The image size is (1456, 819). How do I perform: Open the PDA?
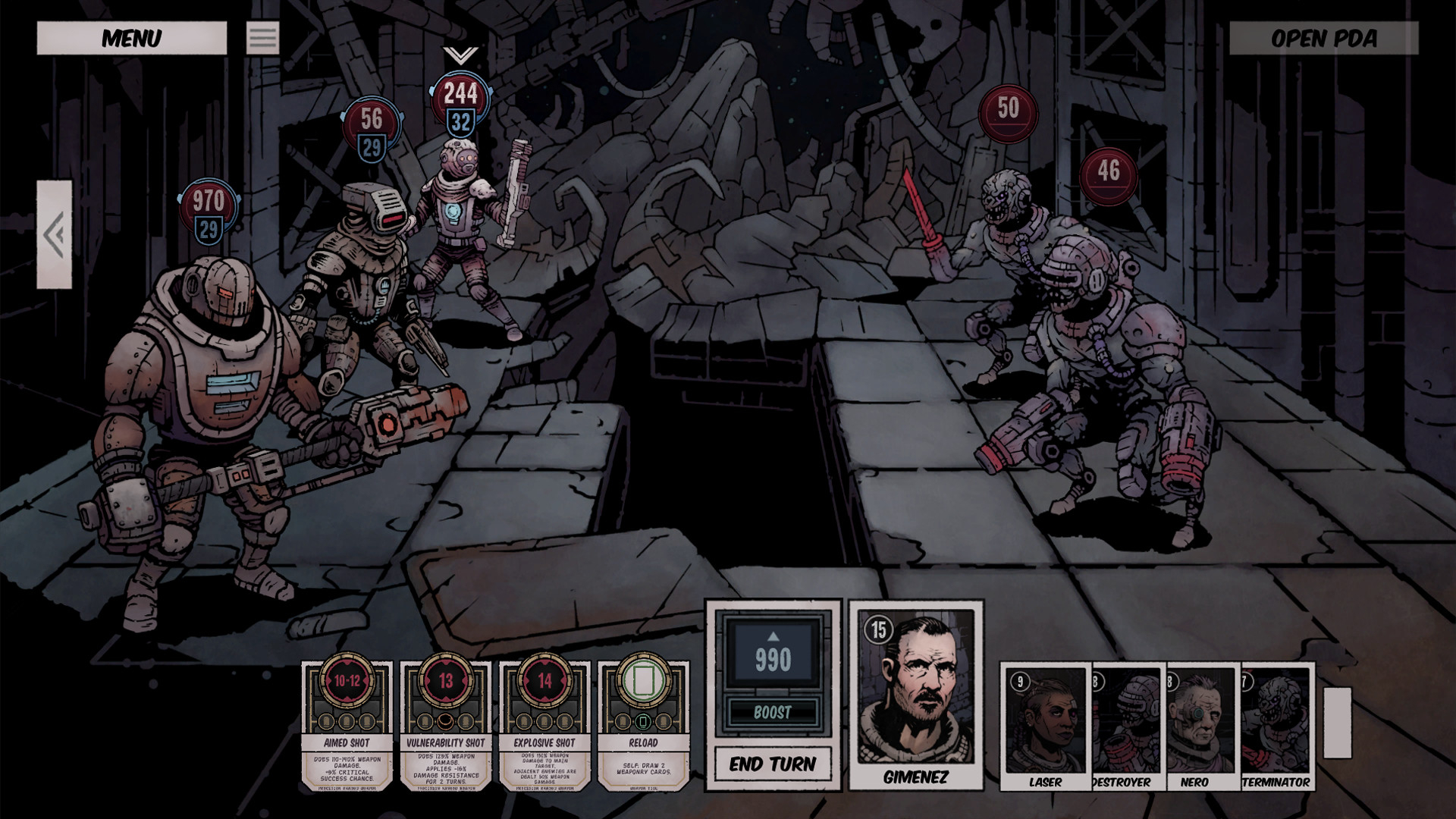pos(1323,38)
